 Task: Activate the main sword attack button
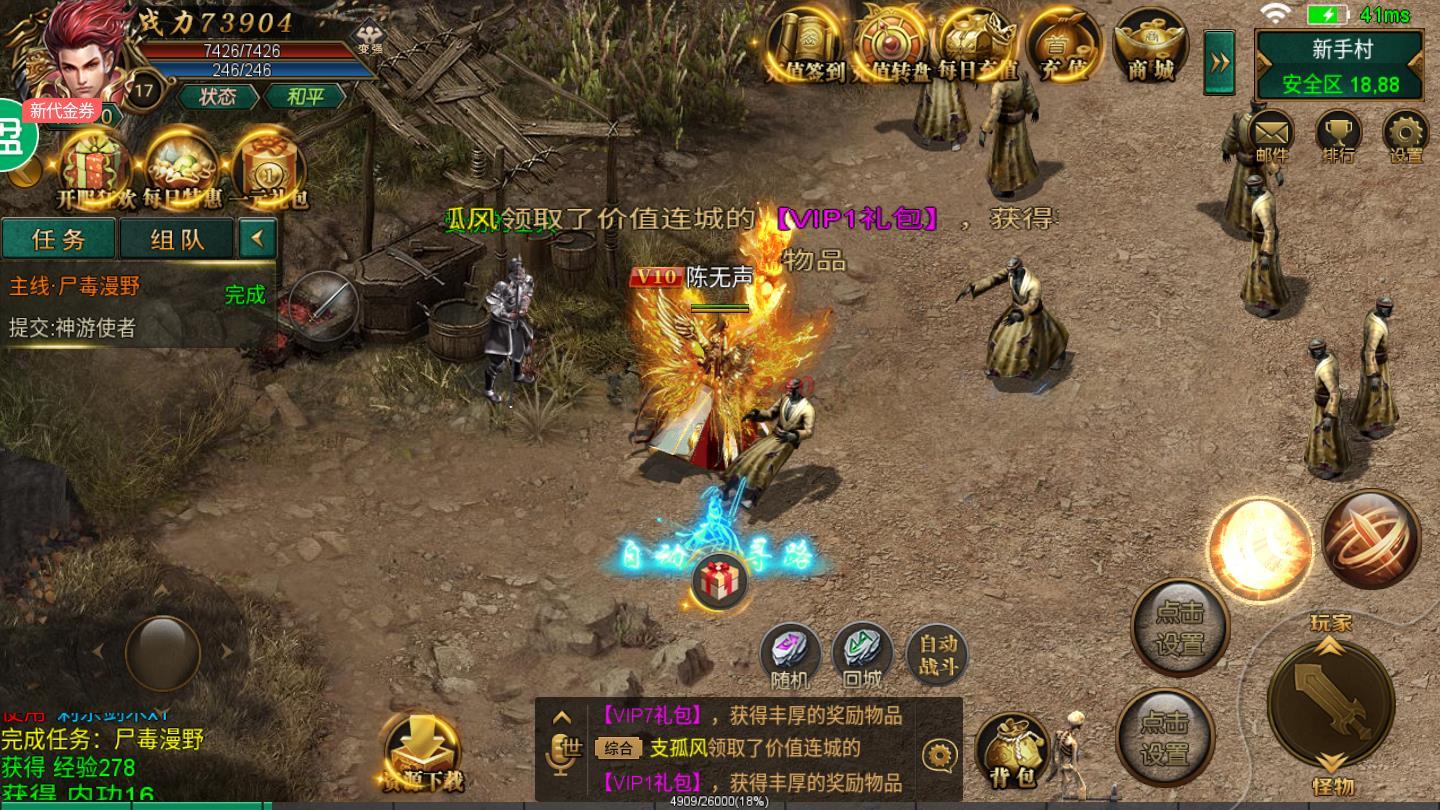(x=1330, y=704)
